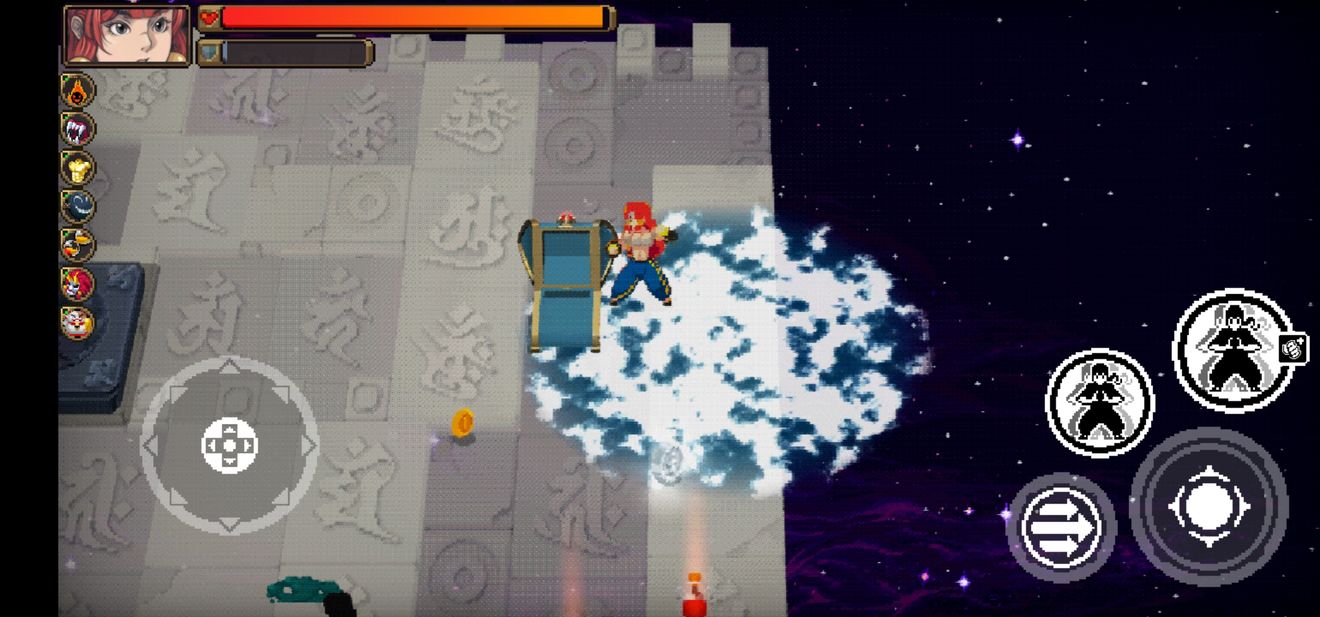Select the white-bearded clown face icon

78,323
